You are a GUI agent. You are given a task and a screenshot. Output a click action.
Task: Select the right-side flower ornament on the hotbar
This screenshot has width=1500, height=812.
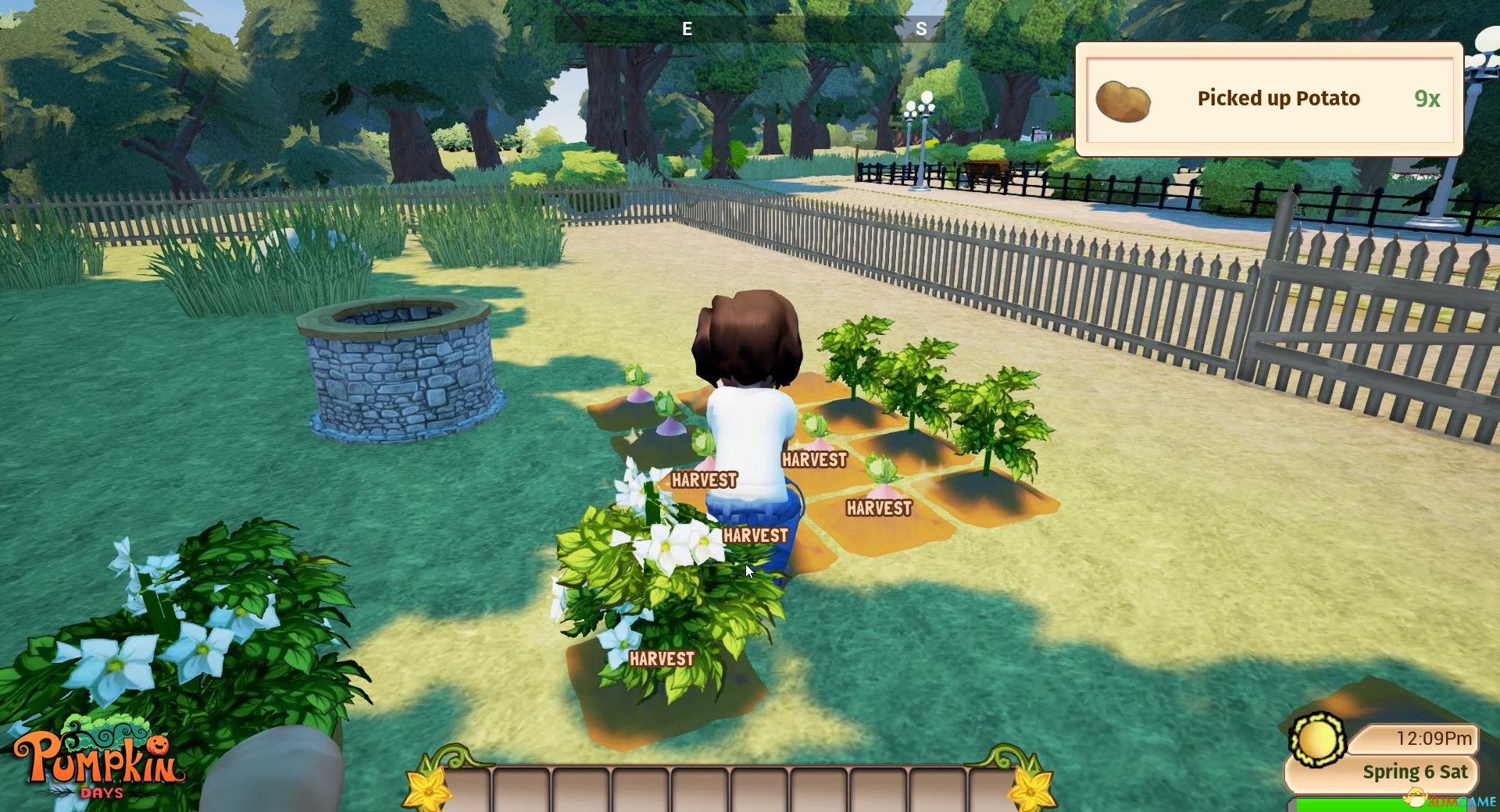[x=1034, y=790]
